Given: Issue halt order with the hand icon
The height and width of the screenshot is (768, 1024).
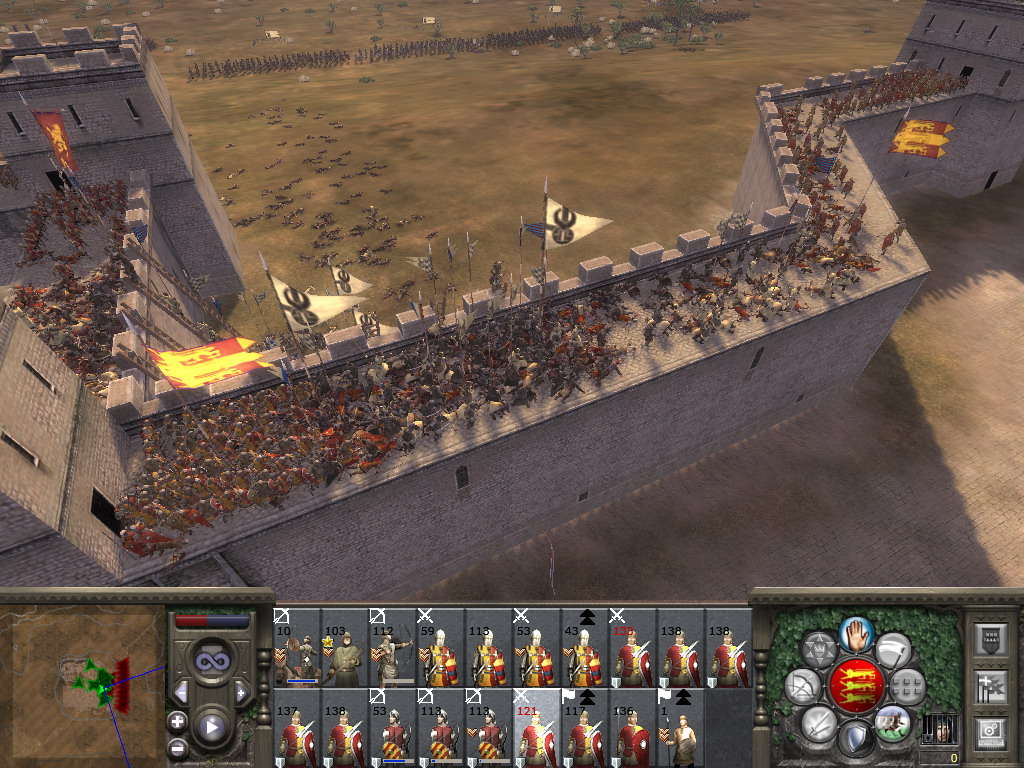Looking at the screenshot, I should 855,633.
